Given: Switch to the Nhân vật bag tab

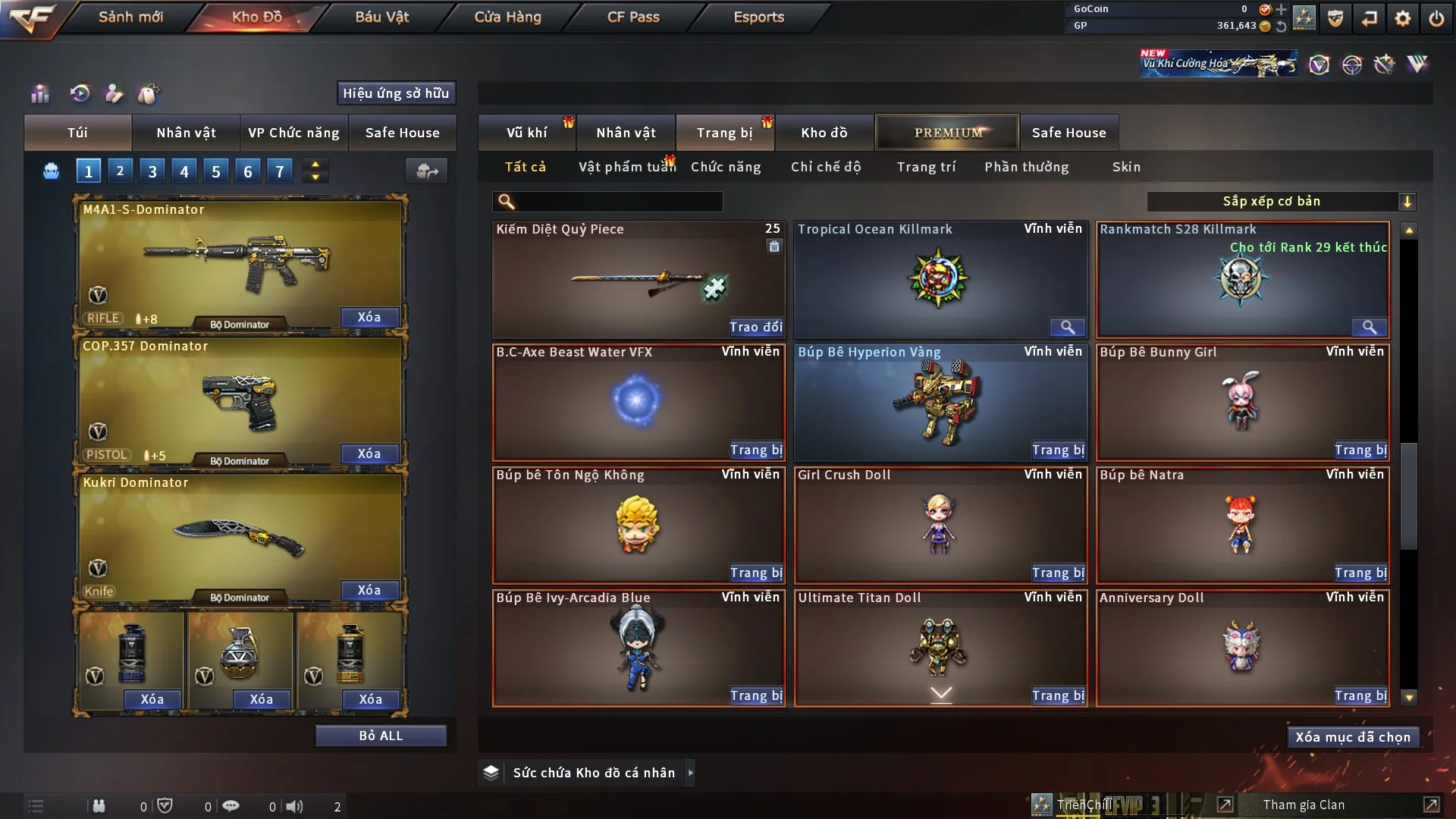Looking at the screenshot, I should (x=186, y=133).
